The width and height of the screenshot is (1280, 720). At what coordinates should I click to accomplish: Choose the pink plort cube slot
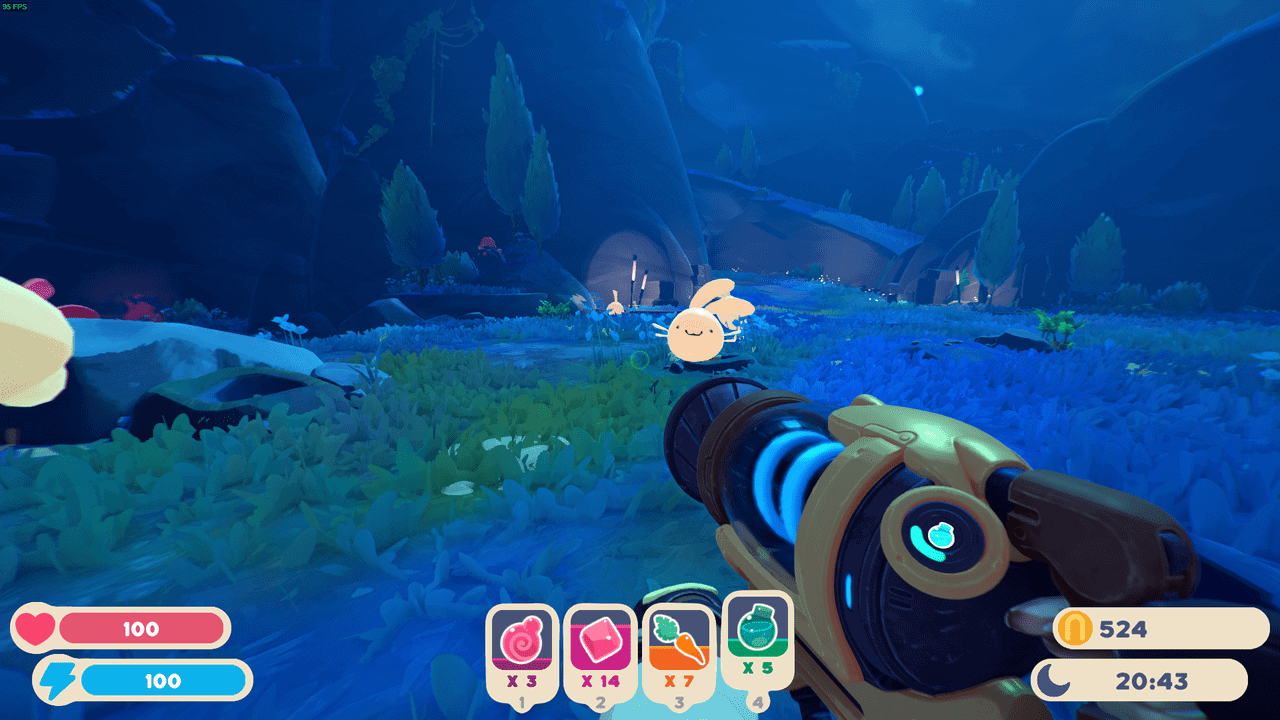pos(600,645)
